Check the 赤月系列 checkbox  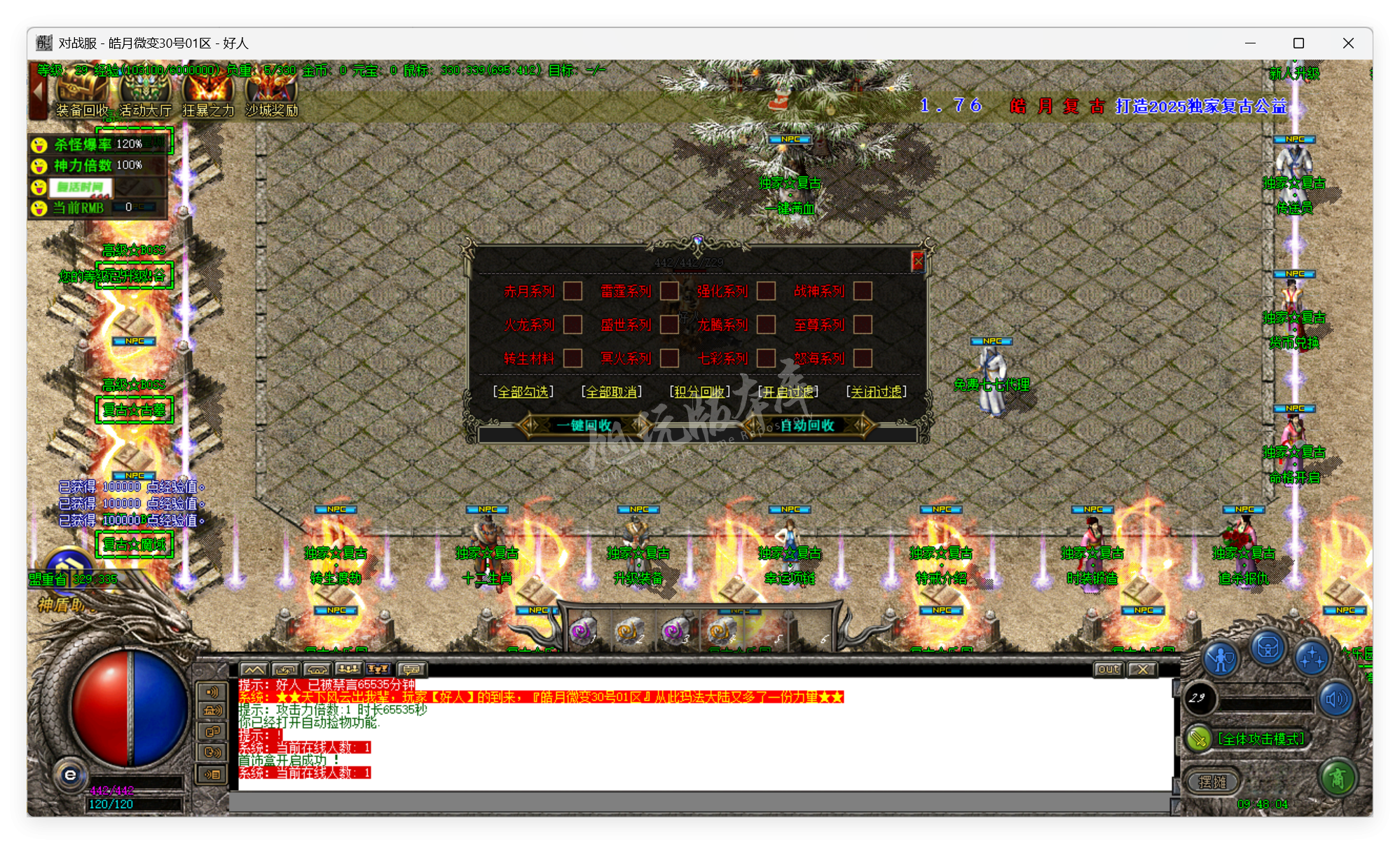point(573,292)
